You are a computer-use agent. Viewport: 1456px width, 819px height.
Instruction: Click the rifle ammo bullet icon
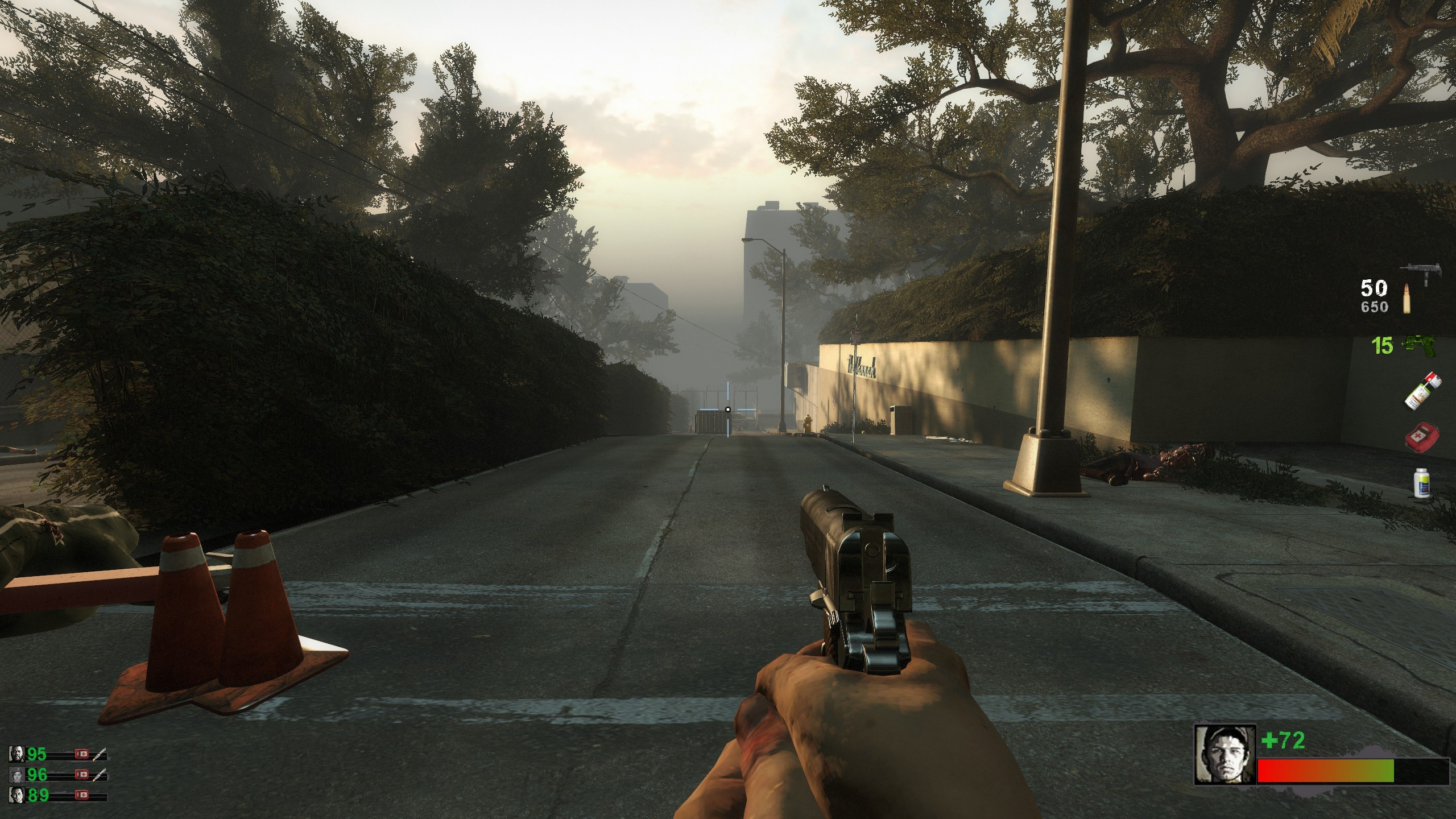point(1406,299)
